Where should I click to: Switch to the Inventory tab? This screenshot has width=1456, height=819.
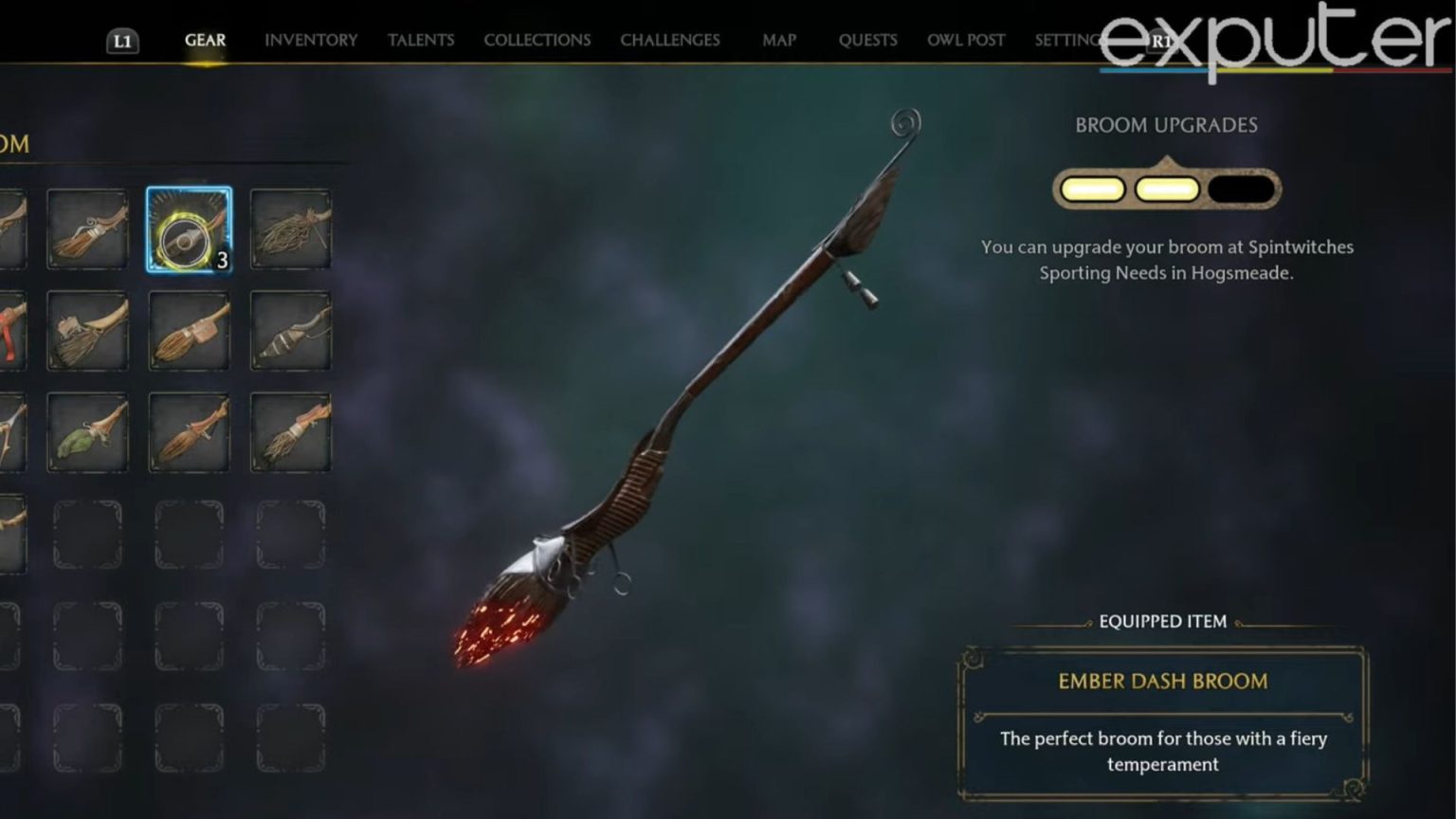(312, 40)
